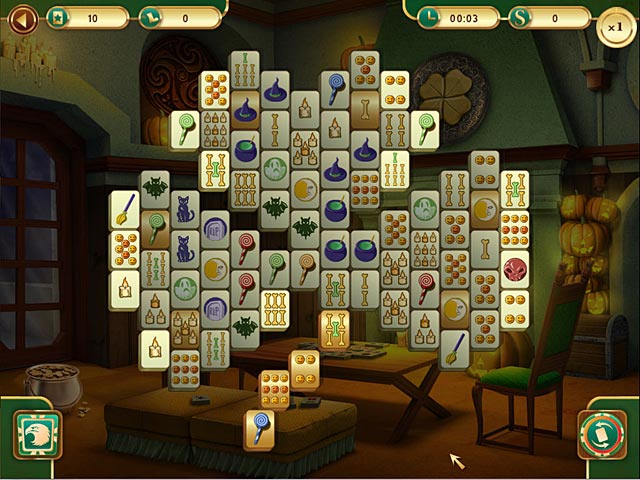Choose the gold-highlighted green bone tile
The image size is (640, 480).
[333, 329]
